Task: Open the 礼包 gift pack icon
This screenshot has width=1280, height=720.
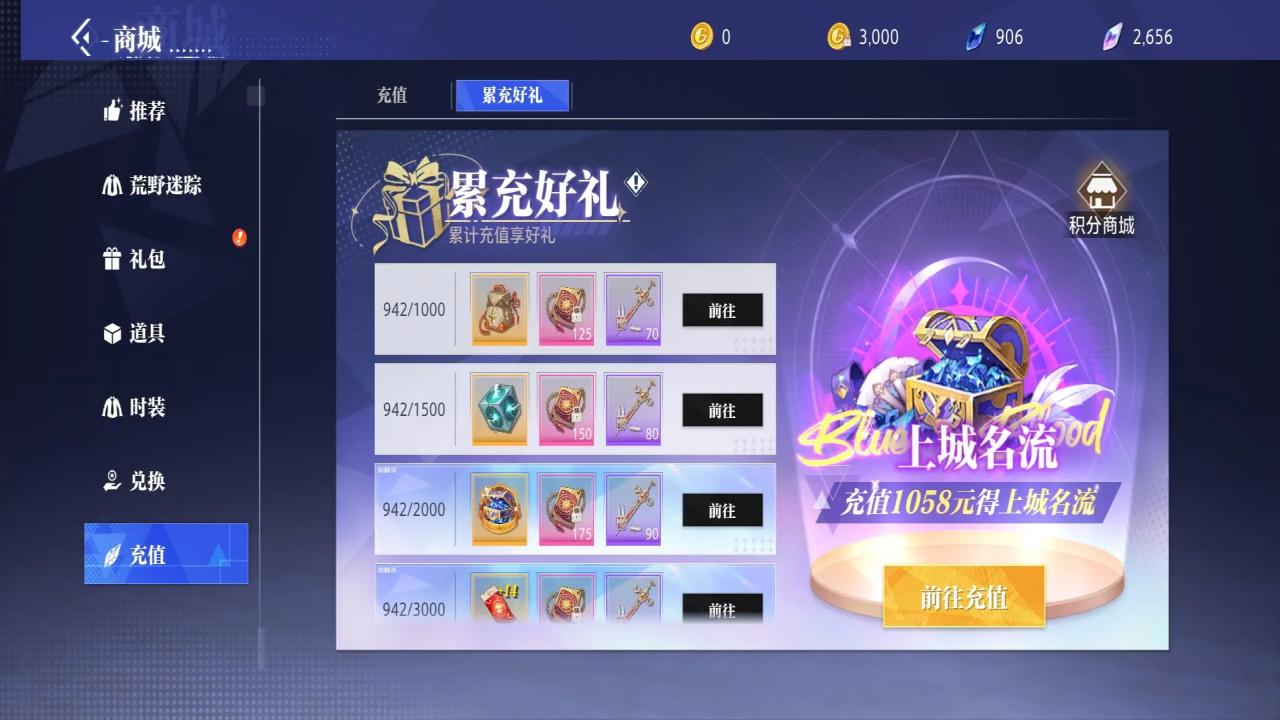Action: (x=112, y=259)
